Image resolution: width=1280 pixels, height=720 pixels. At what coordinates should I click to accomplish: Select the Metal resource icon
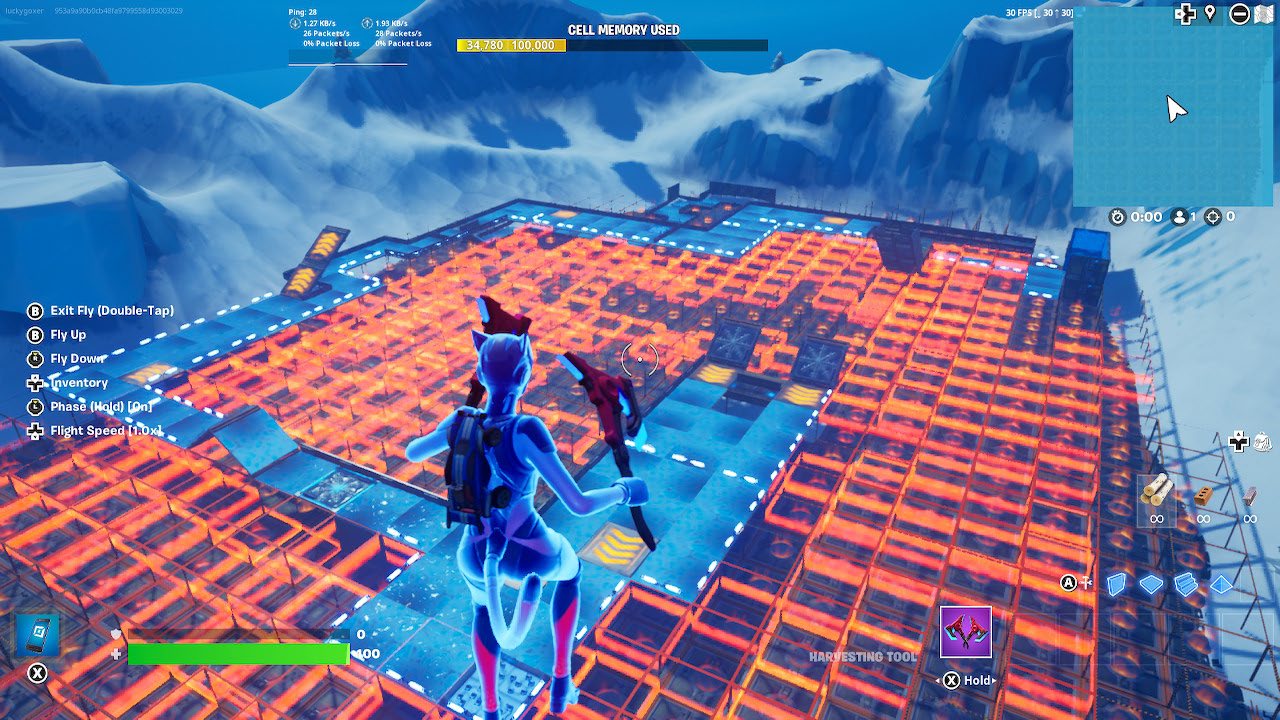1250,496
